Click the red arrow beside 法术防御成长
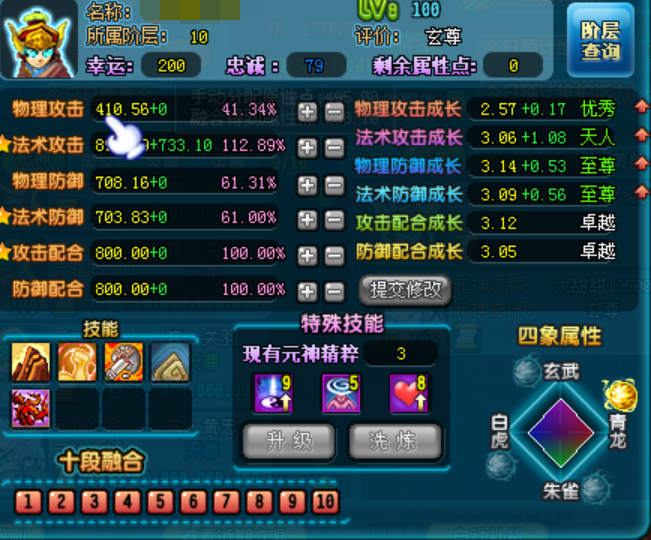The width and height of the screenshot is (651, 540). [x=639, y=194]
